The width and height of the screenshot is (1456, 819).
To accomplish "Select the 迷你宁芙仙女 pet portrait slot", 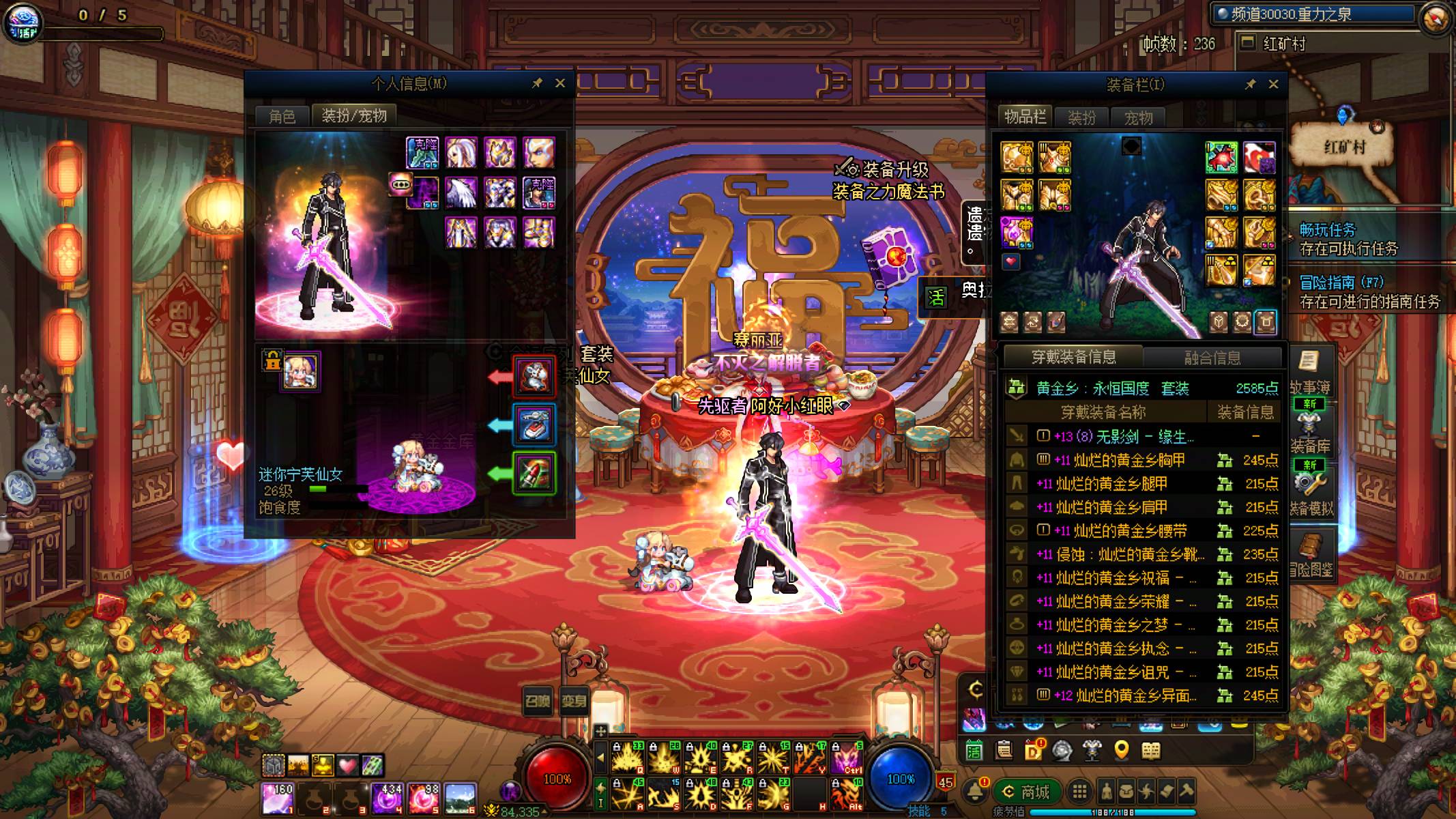I will (x=300, y=372).
